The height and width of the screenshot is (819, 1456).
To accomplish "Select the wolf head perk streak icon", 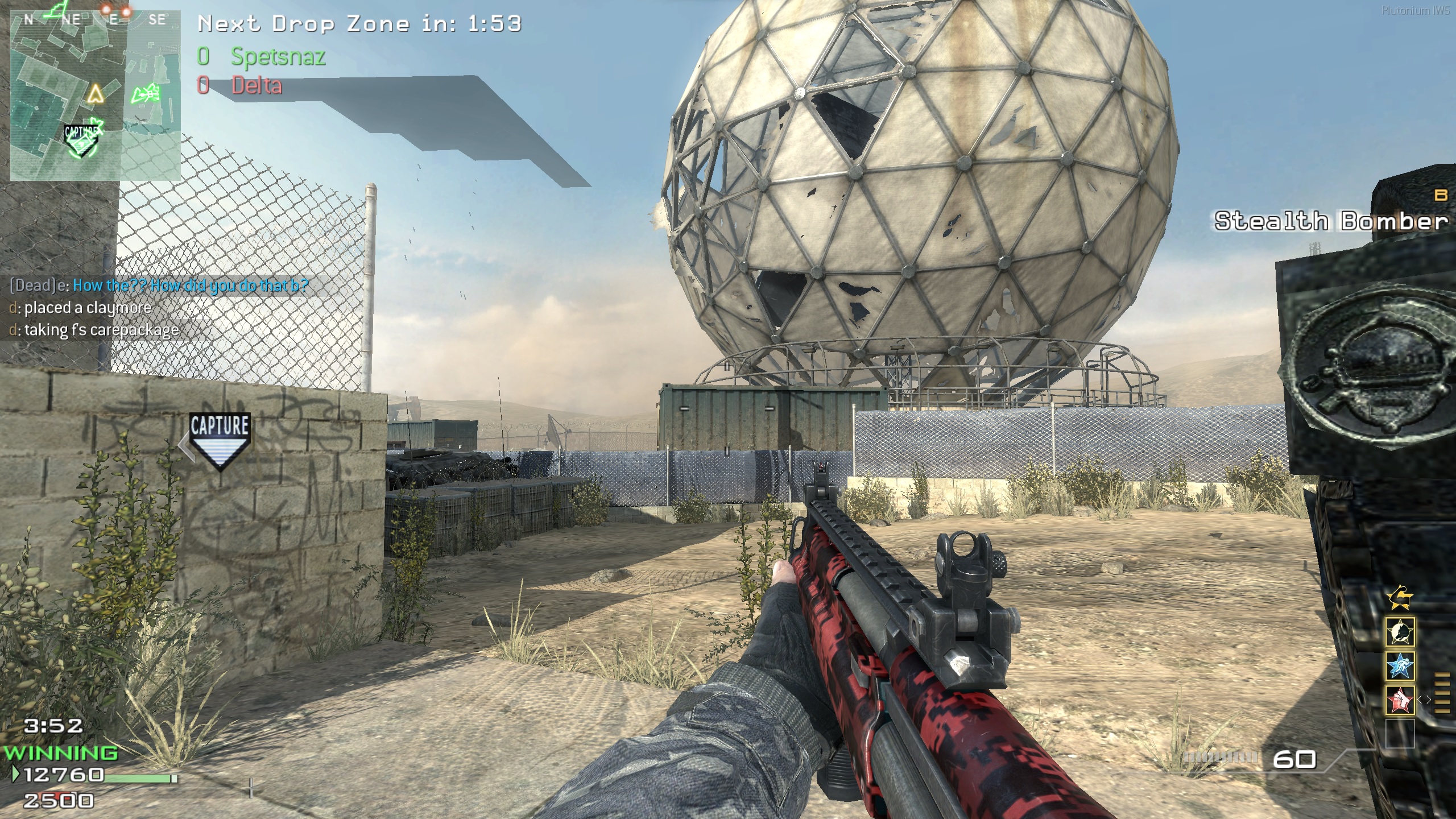I will point(1400,632).
